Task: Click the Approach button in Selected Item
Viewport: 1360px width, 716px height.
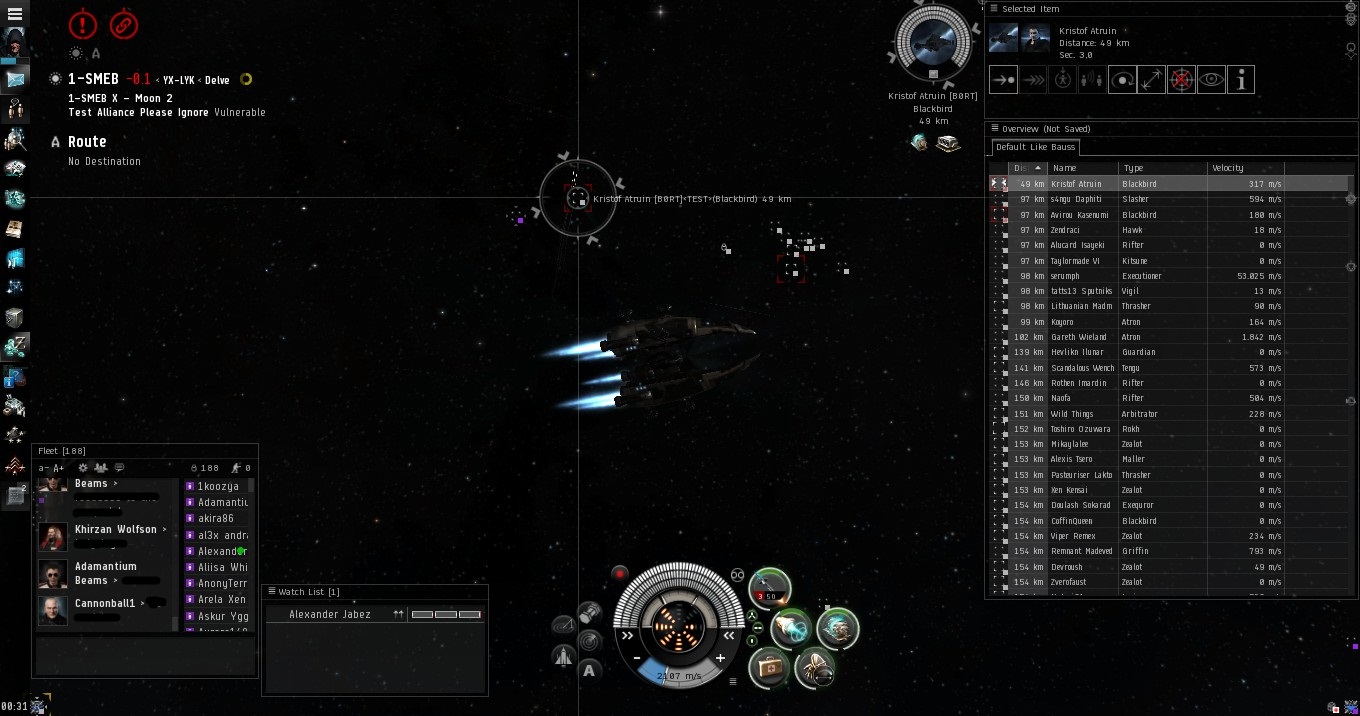Action: pos(1003,80)
